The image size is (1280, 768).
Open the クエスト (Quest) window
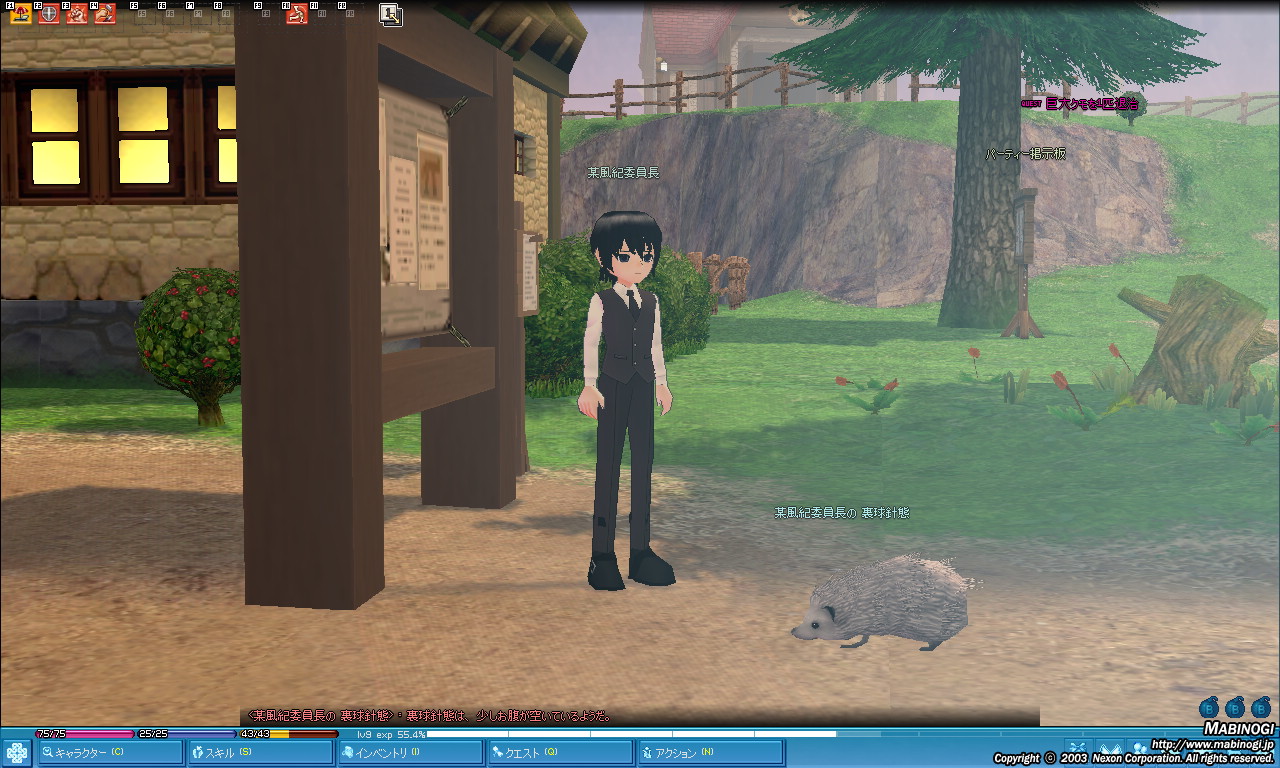[x=559, y=752]
